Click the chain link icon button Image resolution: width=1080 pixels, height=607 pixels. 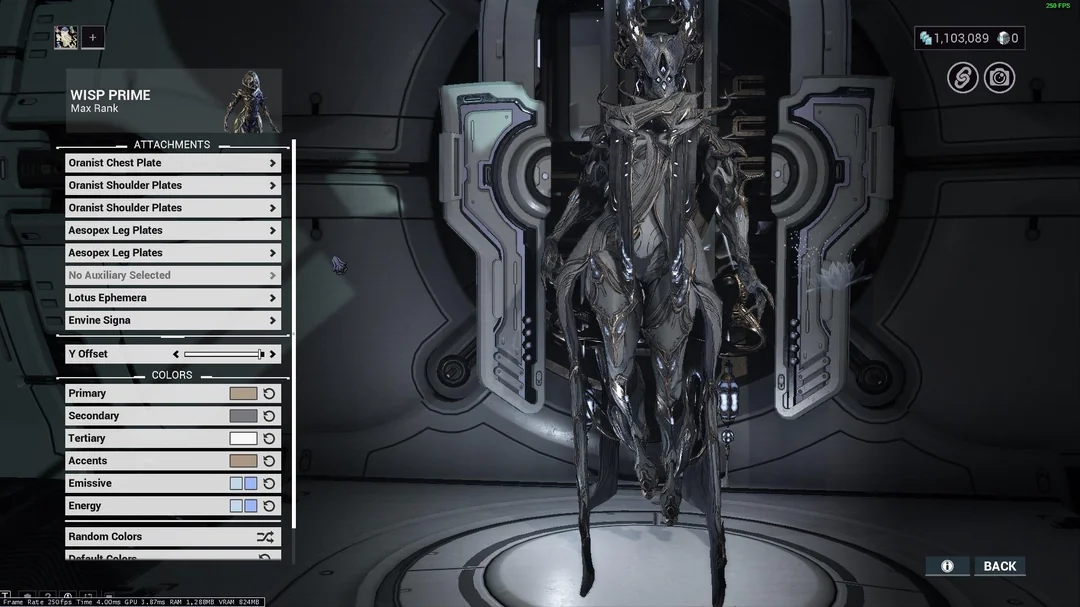click(963, 78)
